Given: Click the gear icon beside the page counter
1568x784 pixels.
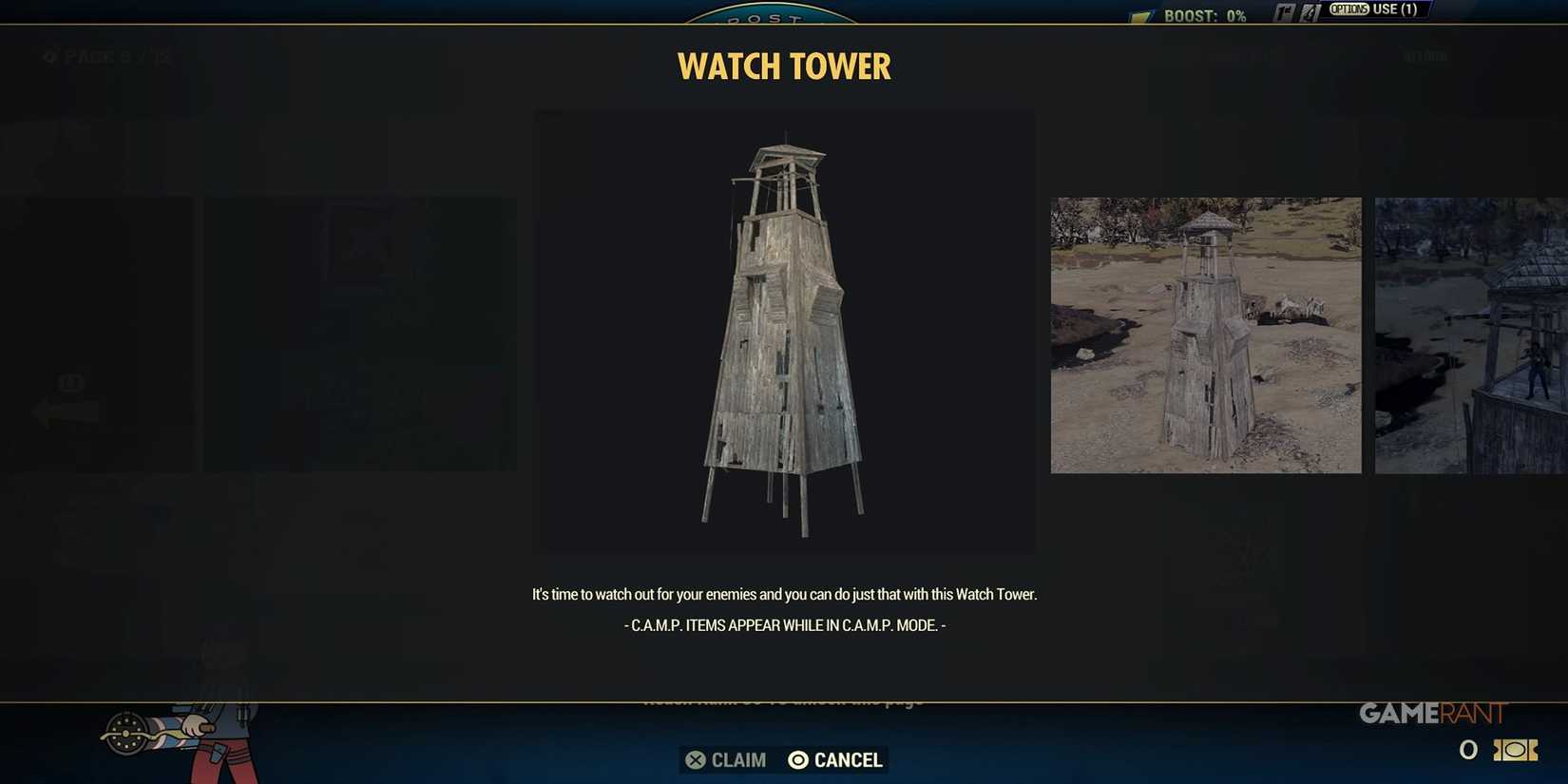Looking at the screenshot, I should pyautogui.click(x=49, y=56).
